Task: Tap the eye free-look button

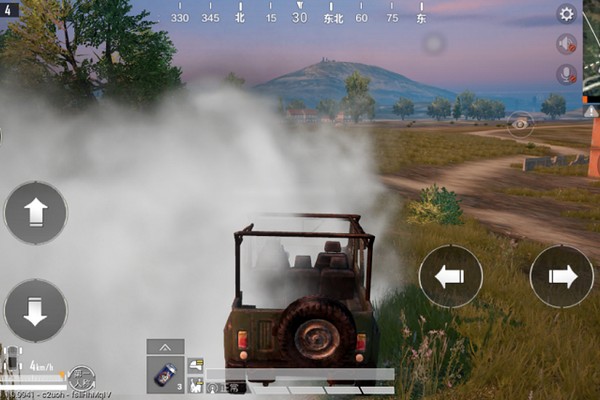Action: click(x=520, y=124)
